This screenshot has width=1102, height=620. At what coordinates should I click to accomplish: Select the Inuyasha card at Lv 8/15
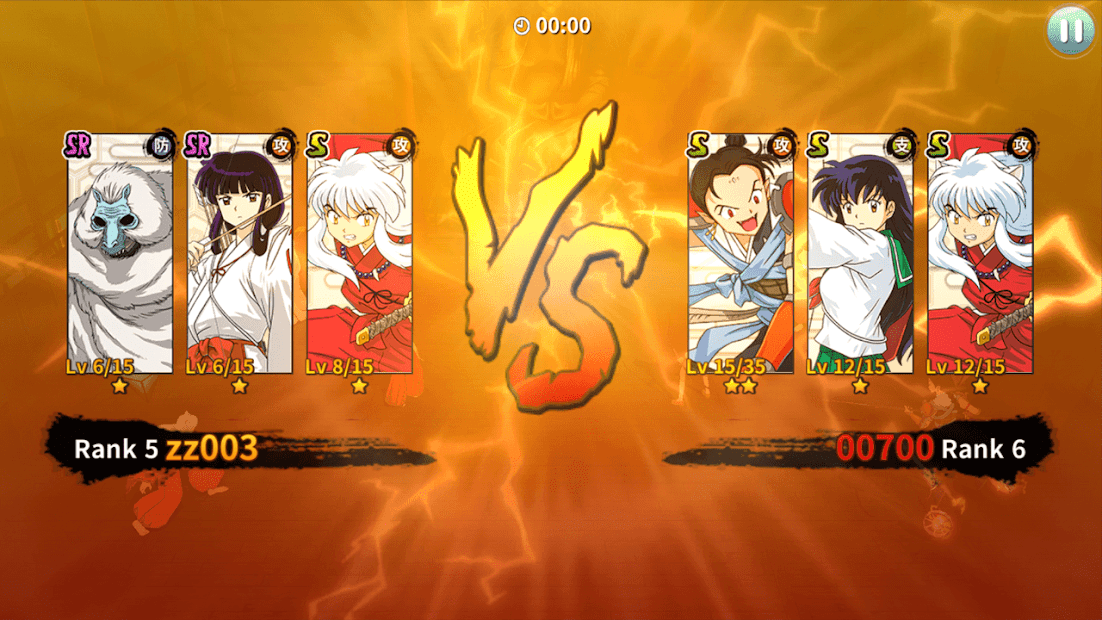[359, 260]
